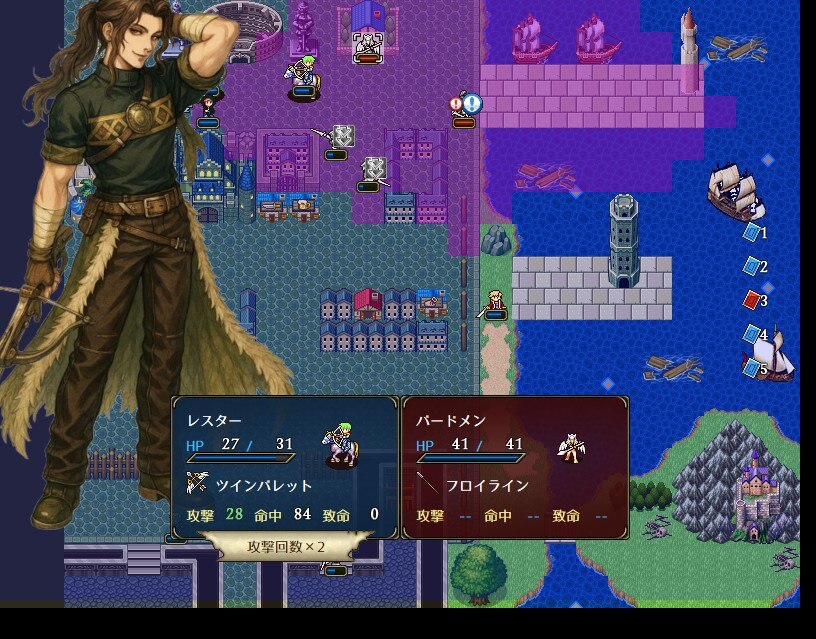Select the blue card numbered 5

[x=752, y=368]
